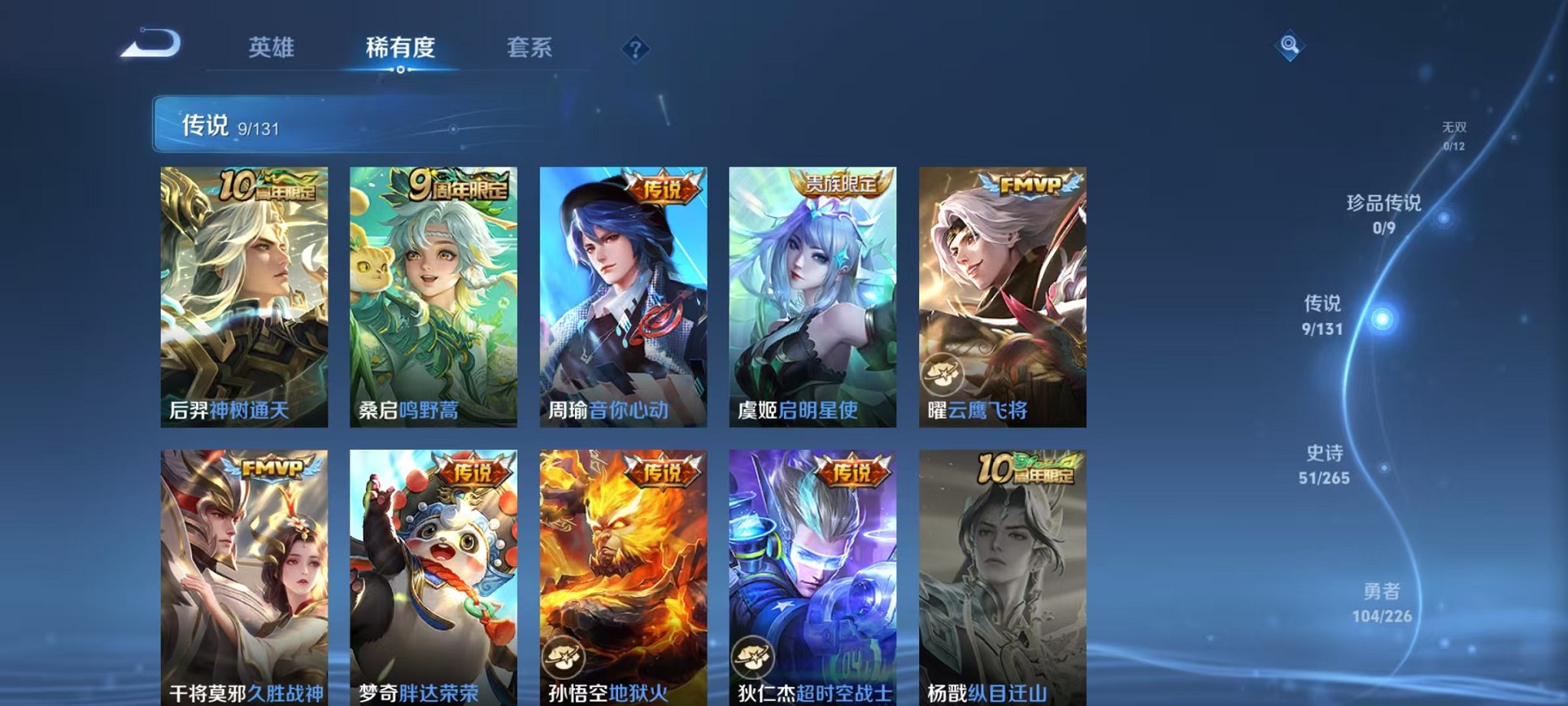Click the 10周年限定 badge on 后羿's card
The image size is (1568, 706).
click(268, 185)
